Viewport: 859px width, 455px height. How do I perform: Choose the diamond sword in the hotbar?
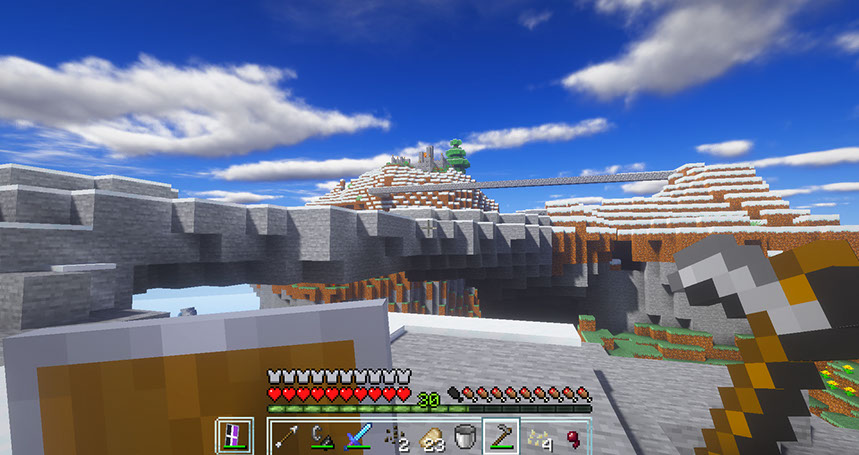[x=358, y=437]
